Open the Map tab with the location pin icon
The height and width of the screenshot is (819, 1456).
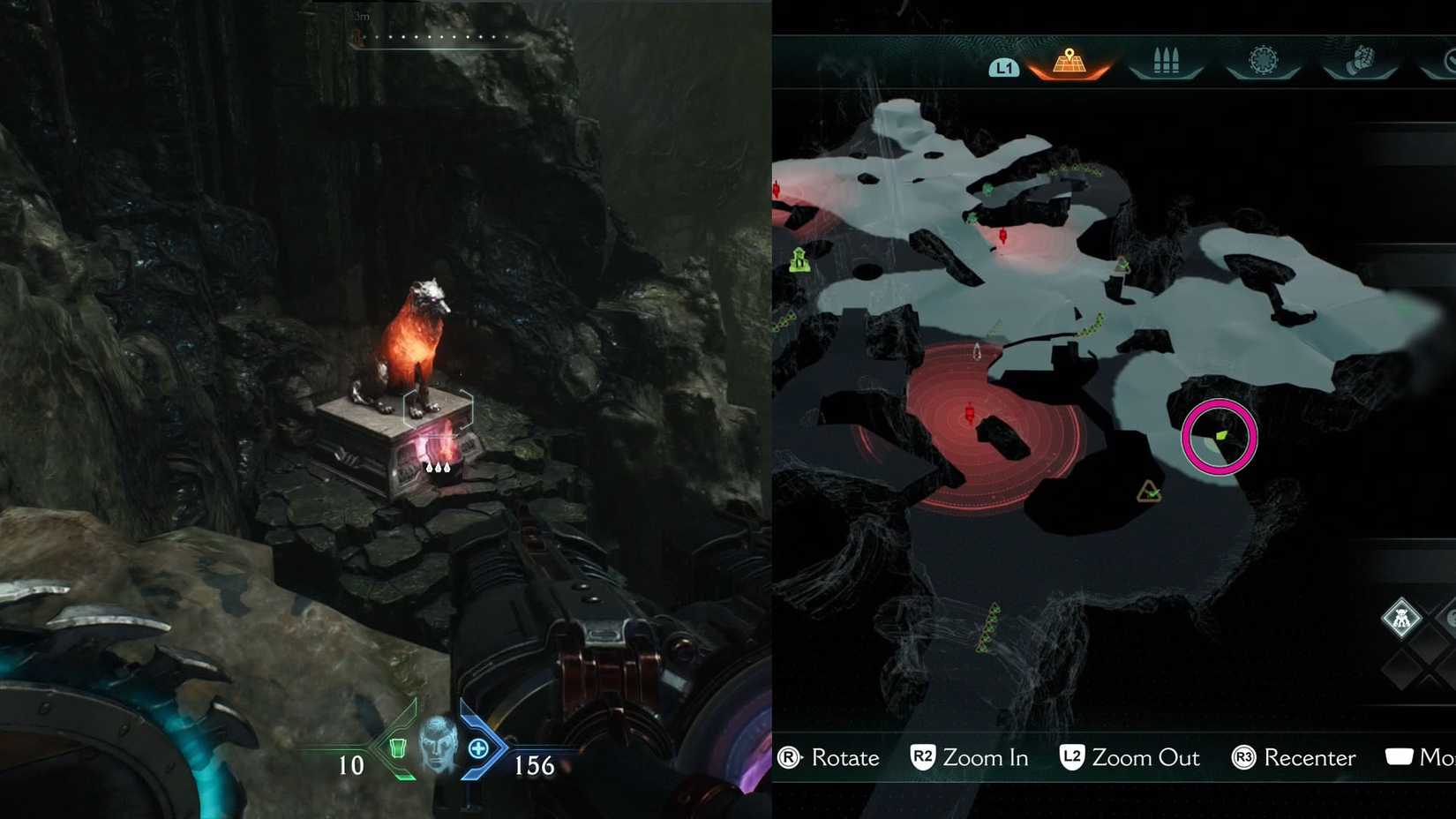point(1070,60)
